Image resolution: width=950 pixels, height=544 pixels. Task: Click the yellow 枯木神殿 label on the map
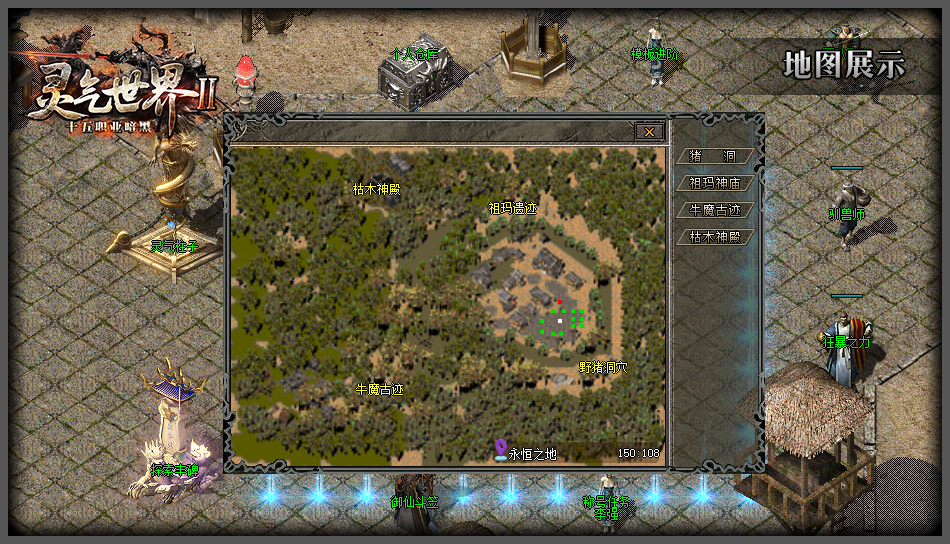(x=377, y=188)
